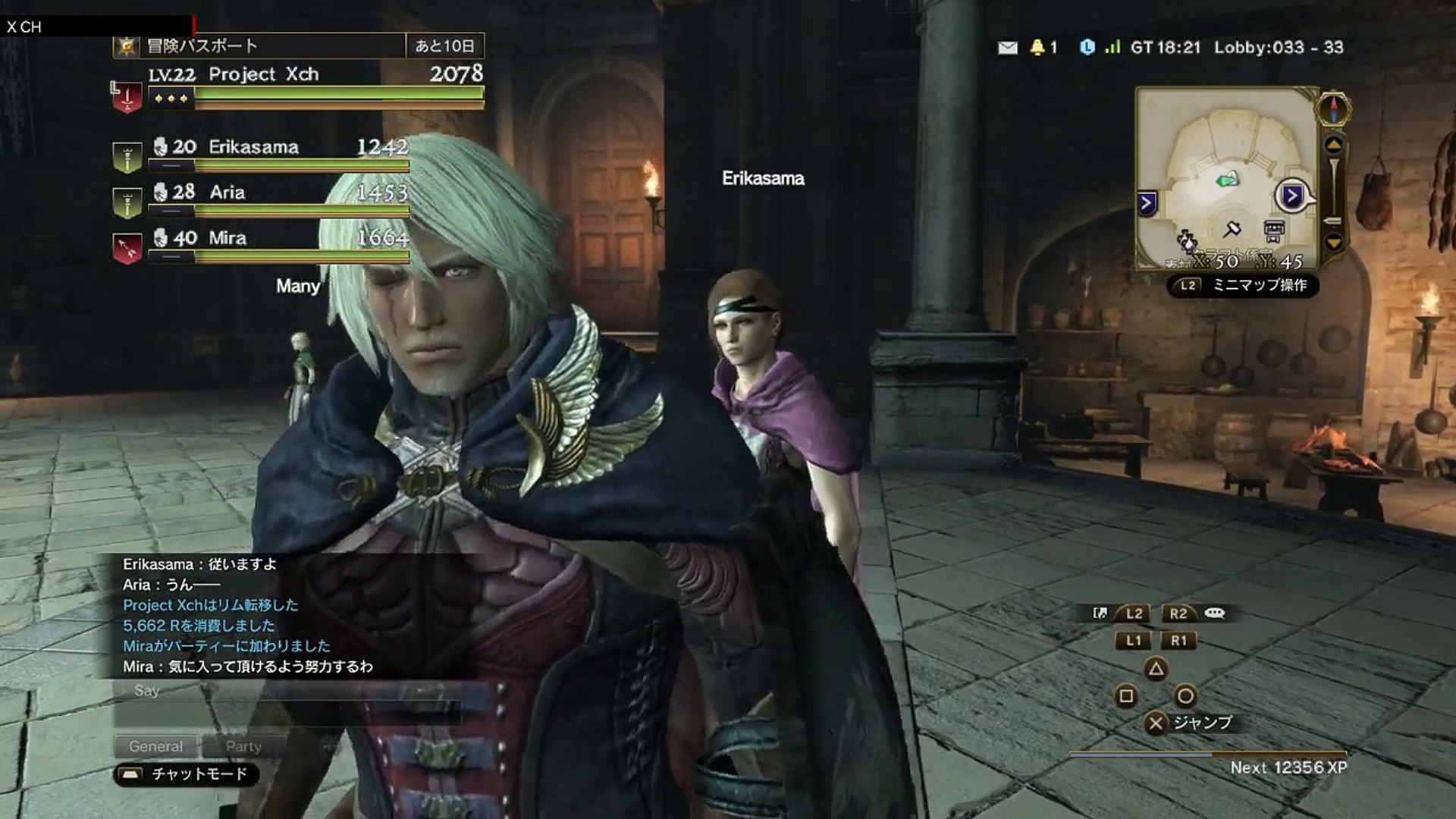The height and width of the screenshot is (819, 1456).
Task: Click the minimap's upper yellow arrow button
Action: [x=1334, y=145]
